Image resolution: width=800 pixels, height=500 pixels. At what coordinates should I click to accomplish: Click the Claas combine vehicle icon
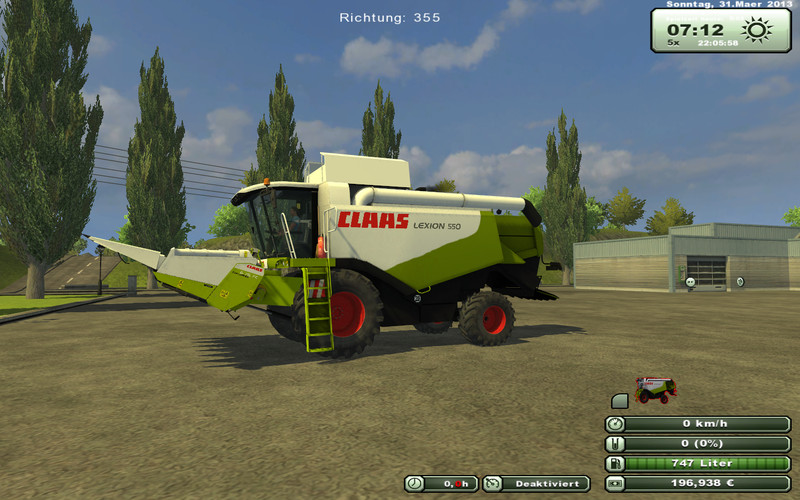point(656,390)
